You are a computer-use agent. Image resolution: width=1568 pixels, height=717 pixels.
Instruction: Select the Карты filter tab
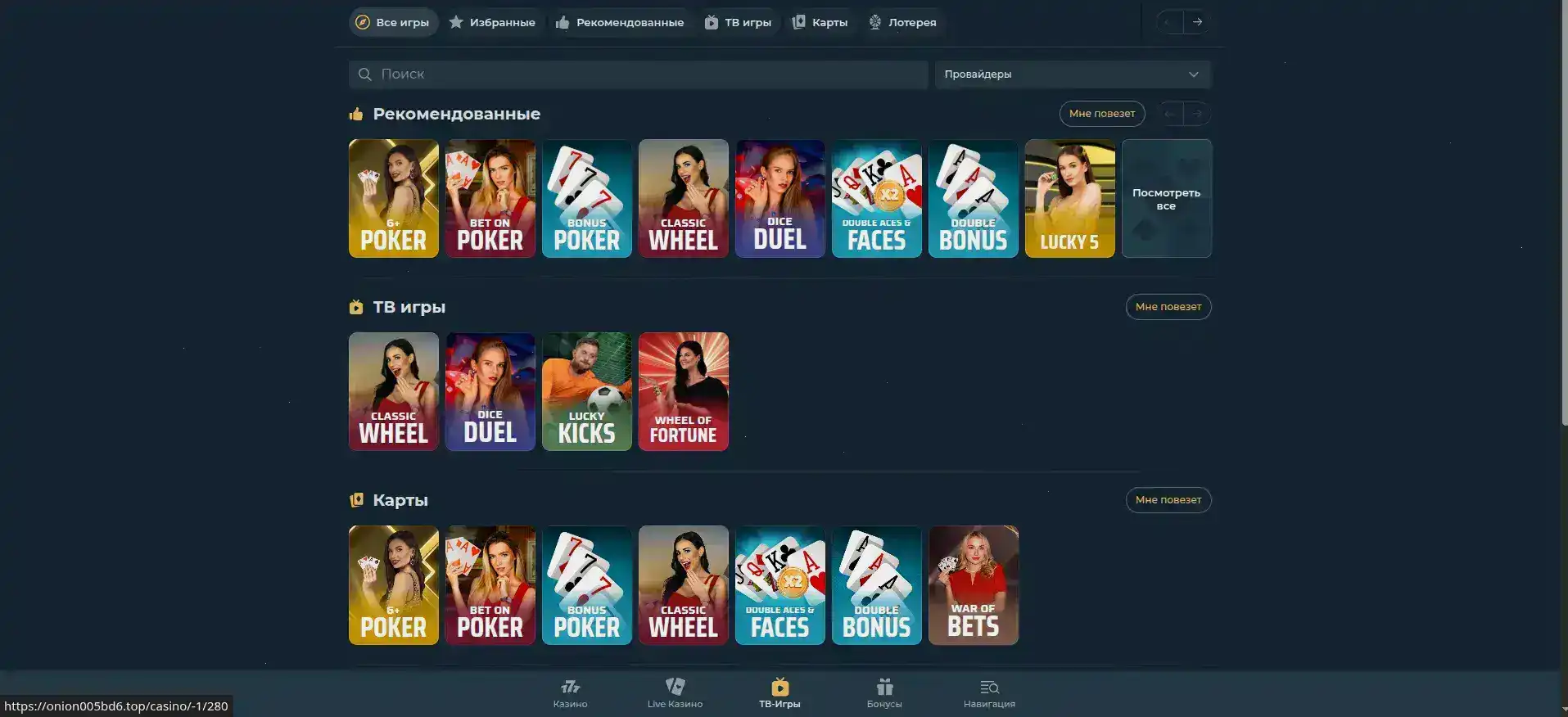[x=819, y=22]
